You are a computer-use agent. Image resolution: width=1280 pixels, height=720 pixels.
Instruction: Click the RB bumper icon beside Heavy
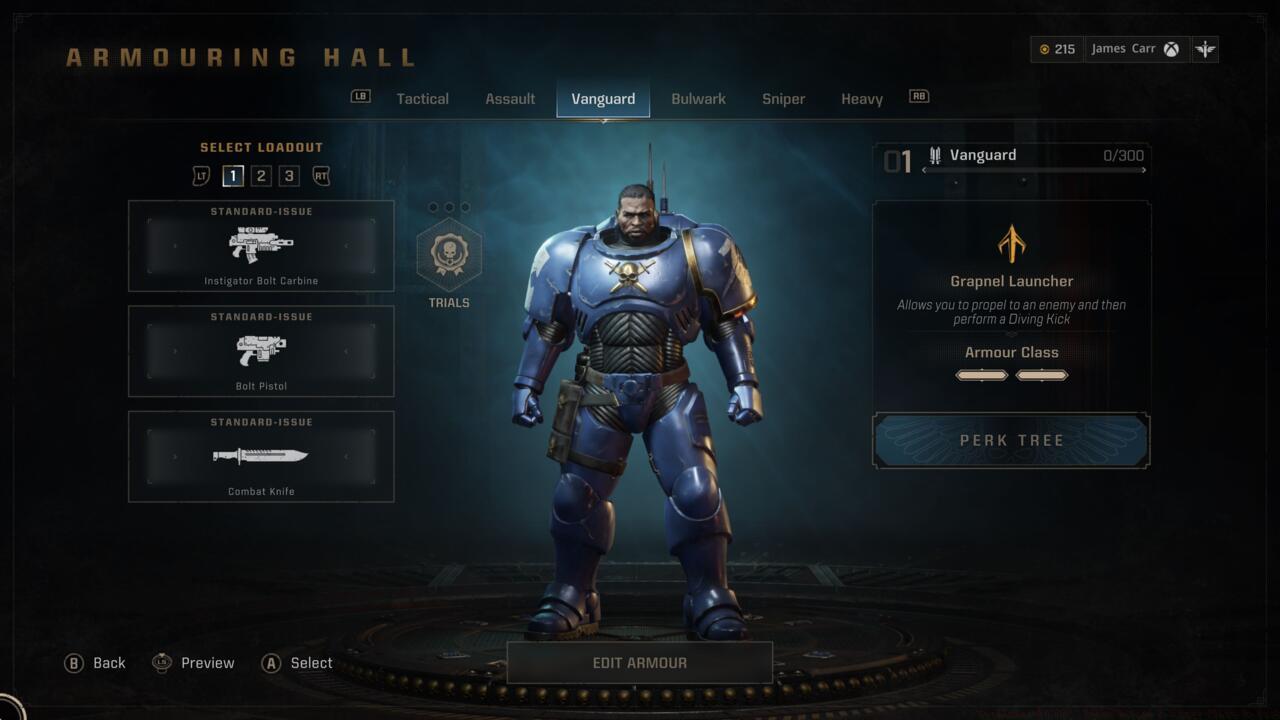coord(918,96)
